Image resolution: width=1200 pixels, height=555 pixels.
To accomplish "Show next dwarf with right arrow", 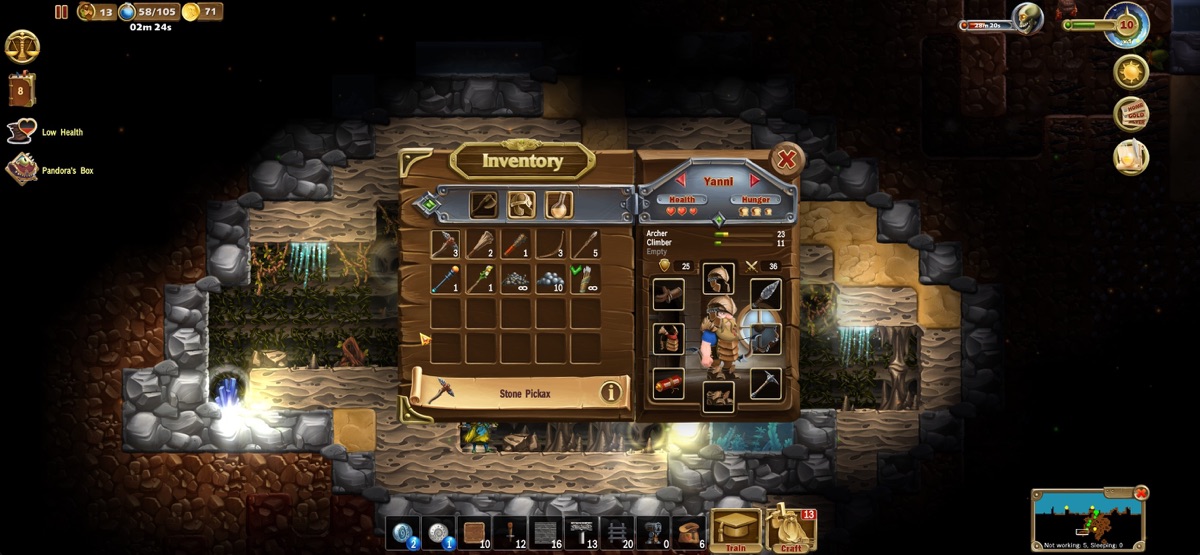I will pyautogui.click(x=755, y=181).
